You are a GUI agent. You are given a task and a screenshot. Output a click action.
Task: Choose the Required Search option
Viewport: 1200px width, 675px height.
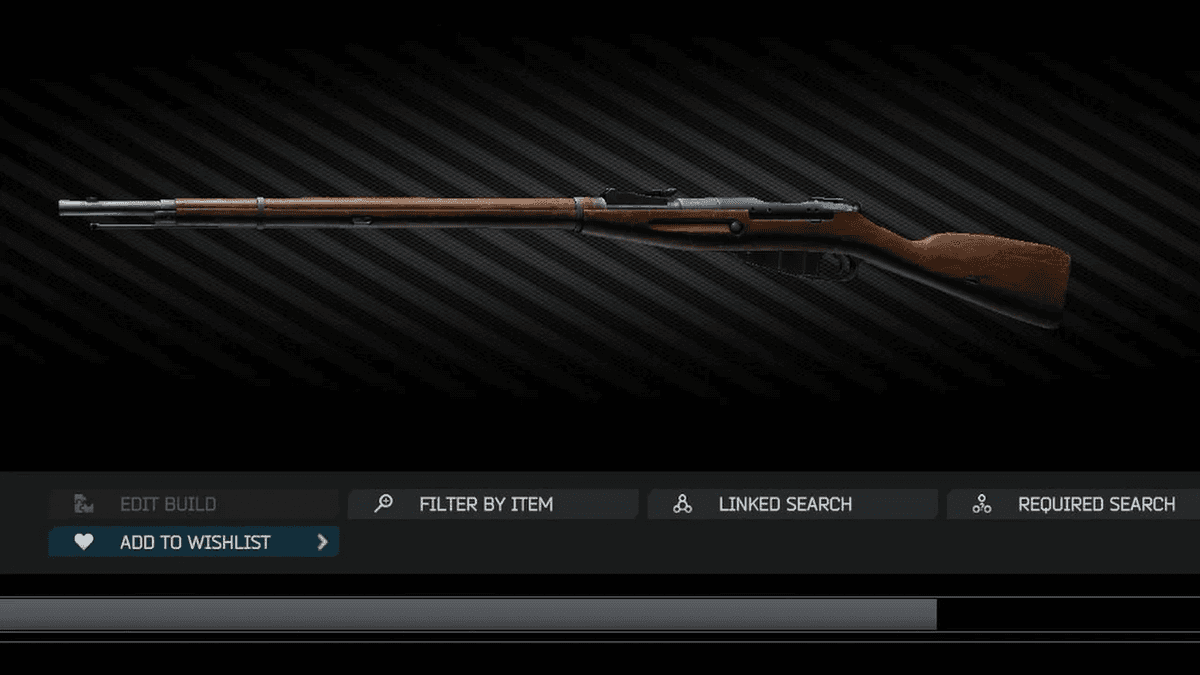[x=1095, y=504]
